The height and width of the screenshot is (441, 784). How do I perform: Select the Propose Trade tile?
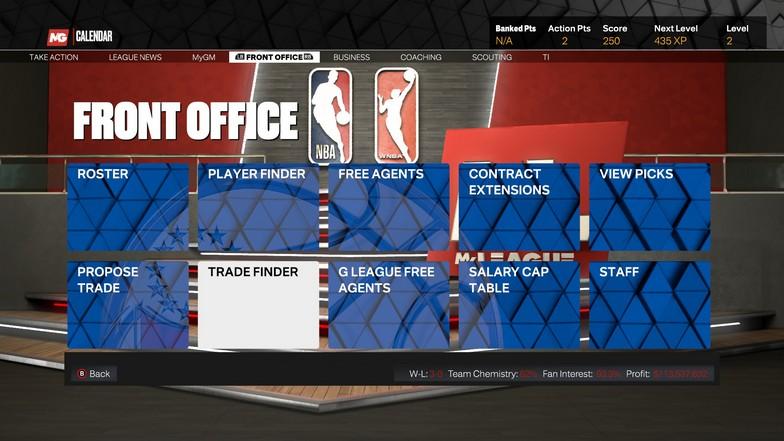(x=127, y=305)
